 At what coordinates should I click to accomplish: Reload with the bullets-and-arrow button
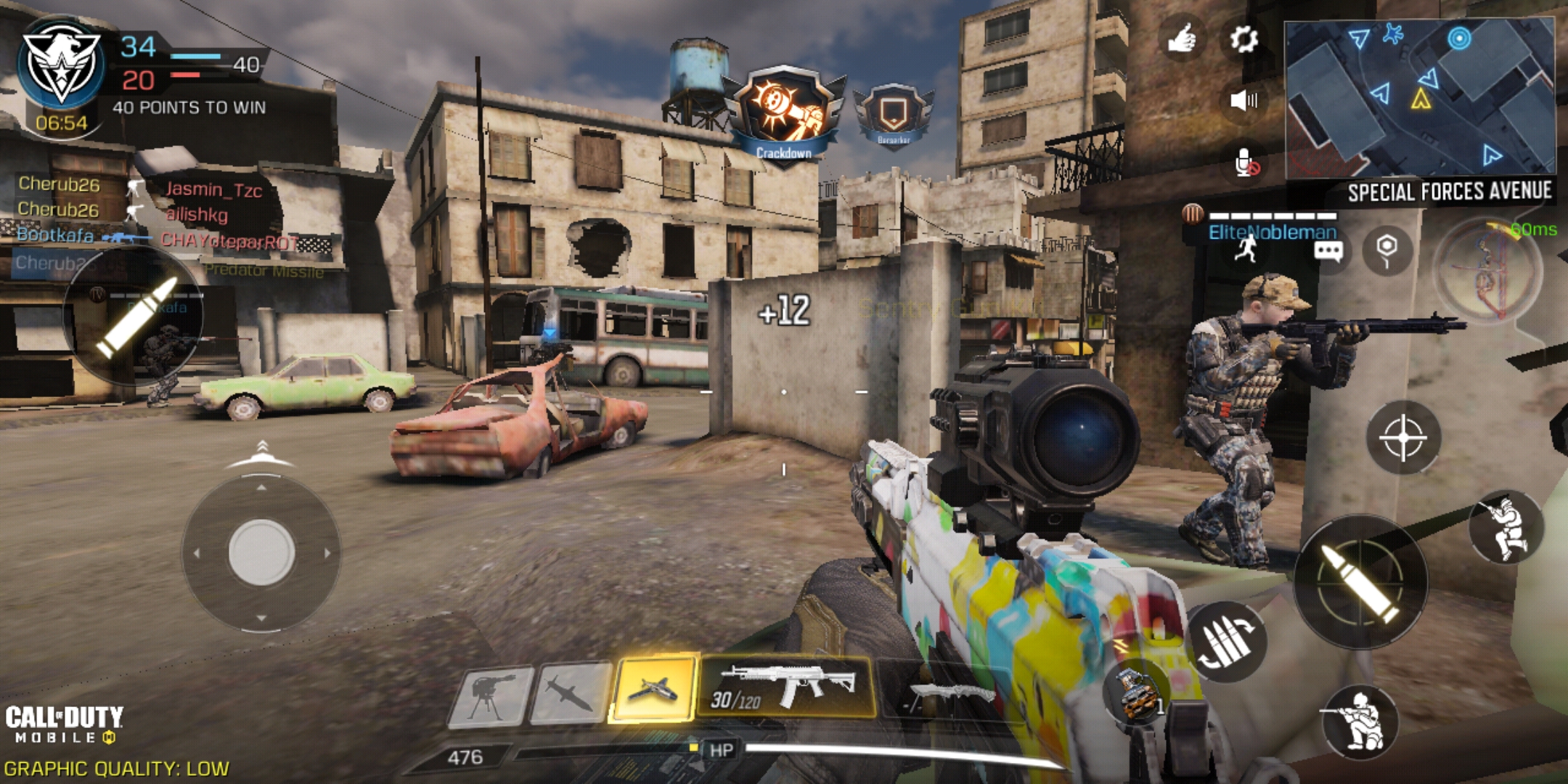point(1227,641)
